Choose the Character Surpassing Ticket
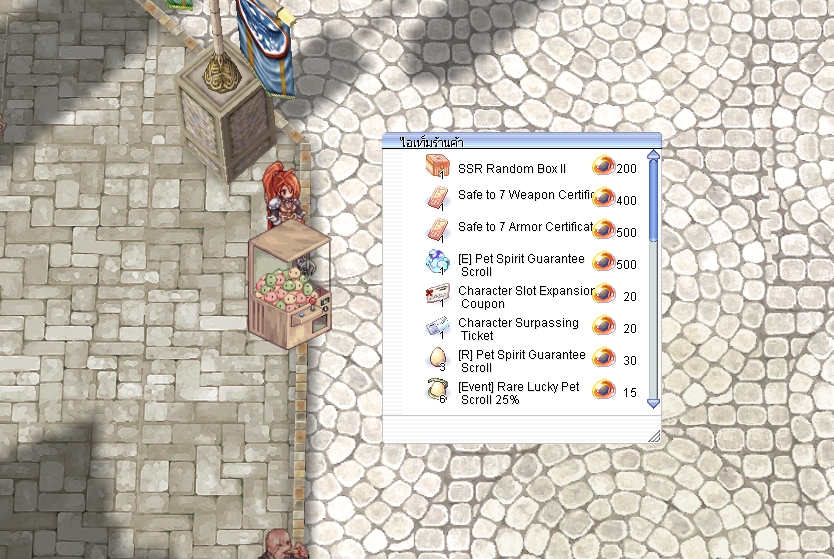 pos(518,329)
